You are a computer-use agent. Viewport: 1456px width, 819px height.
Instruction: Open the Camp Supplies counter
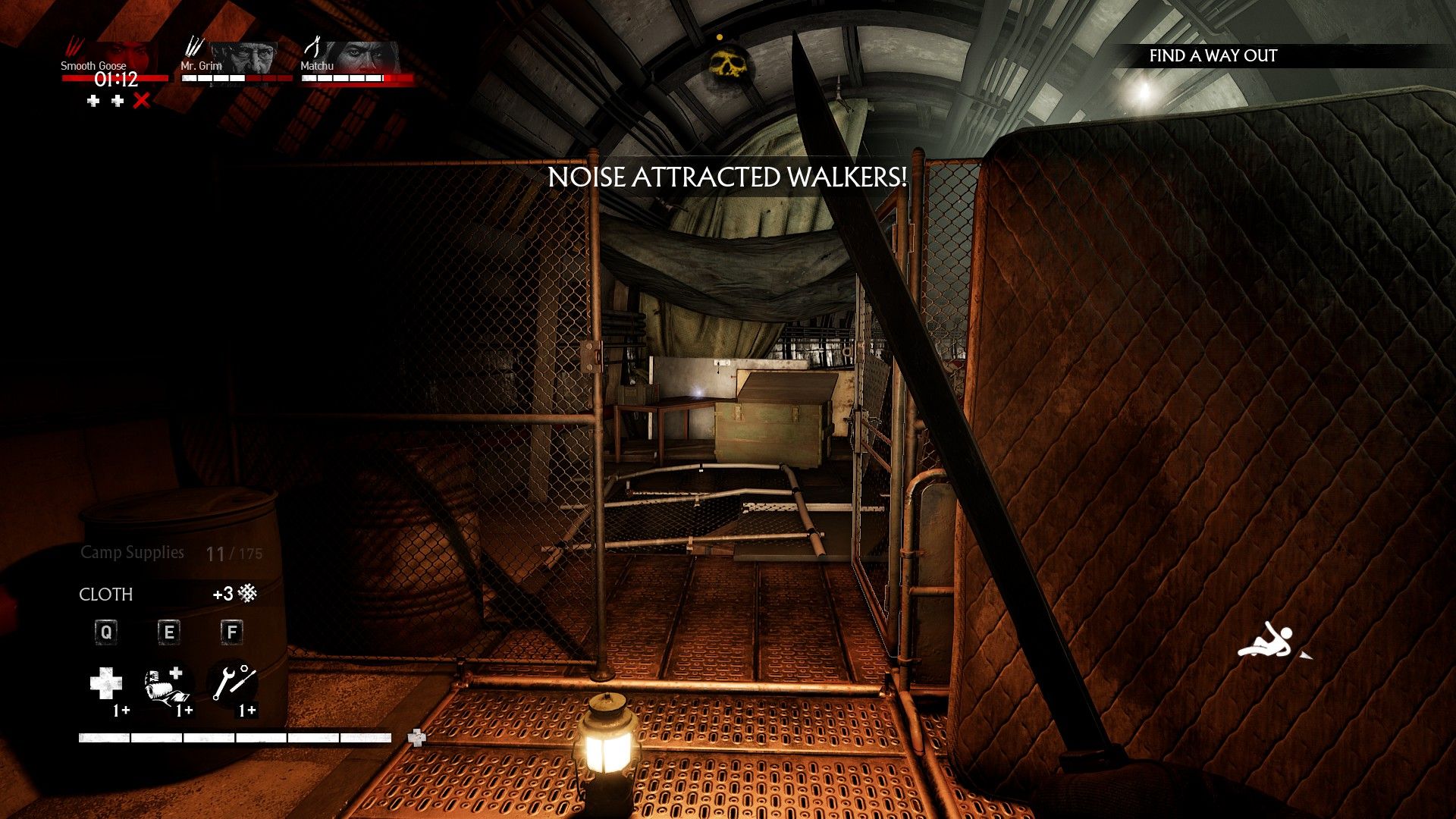[171, 553]
